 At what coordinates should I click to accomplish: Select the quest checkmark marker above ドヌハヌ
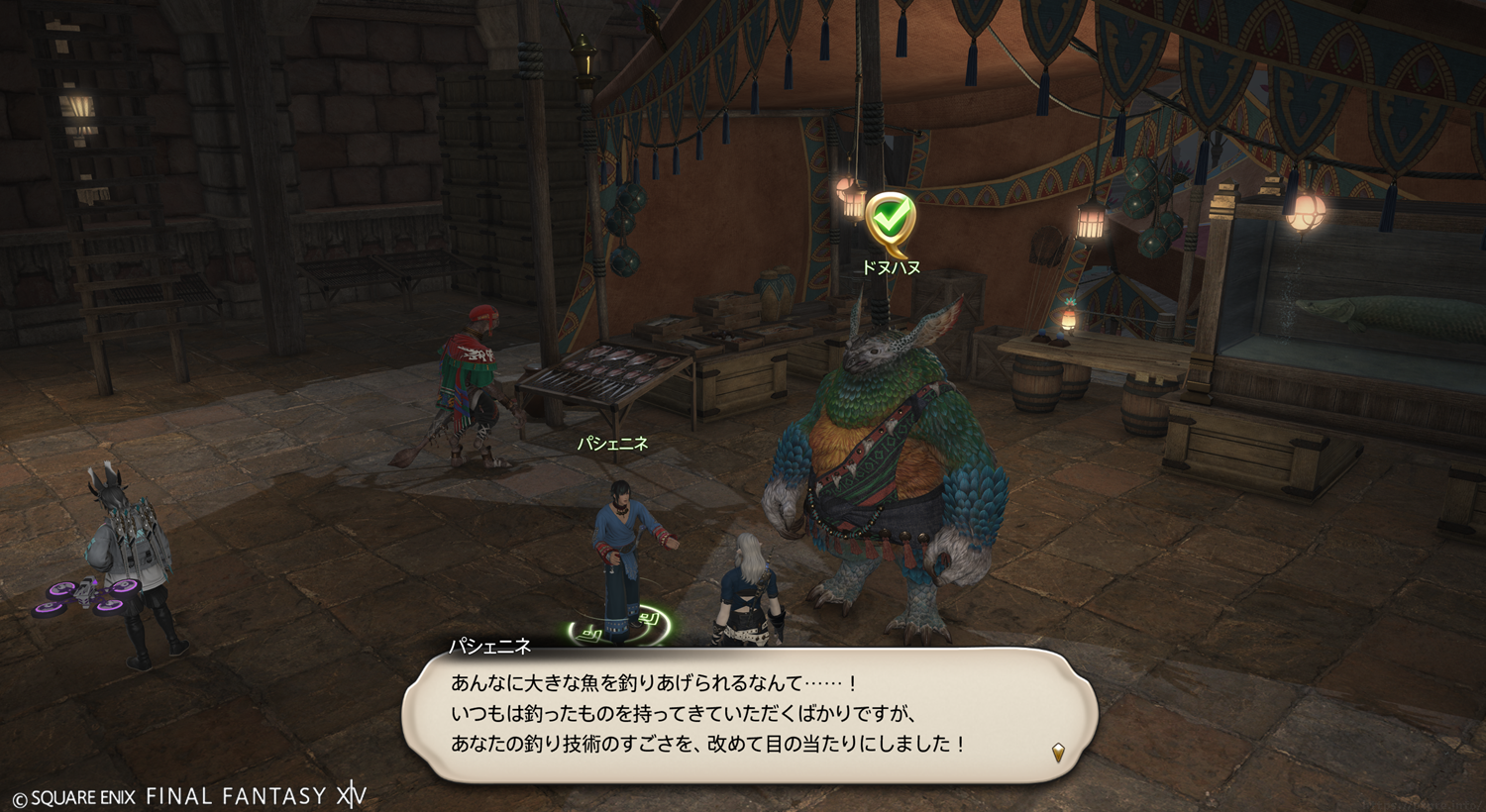click(x=890, y=222)
